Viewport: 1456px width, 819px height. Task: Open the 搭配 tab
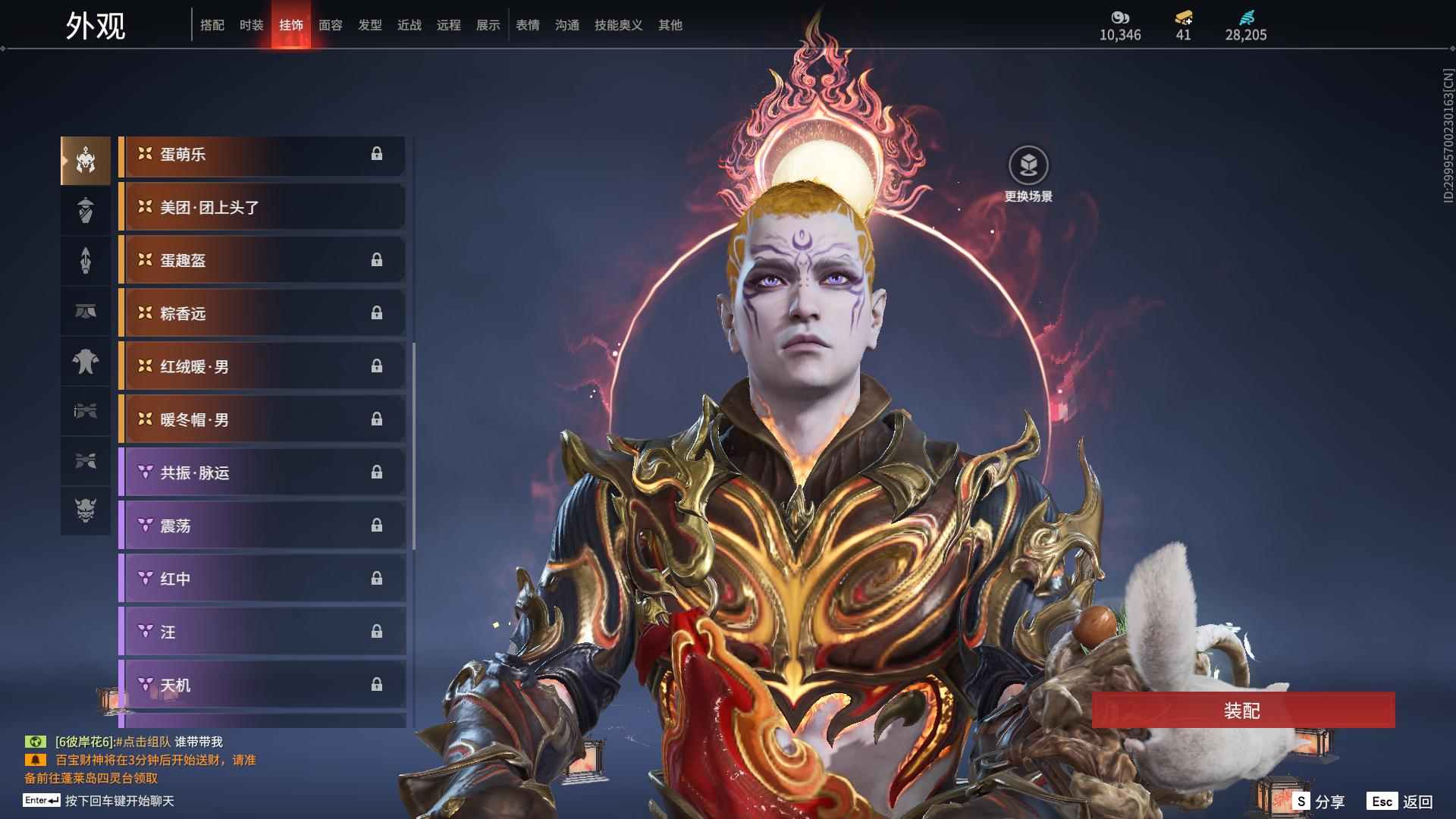[212, 25]
